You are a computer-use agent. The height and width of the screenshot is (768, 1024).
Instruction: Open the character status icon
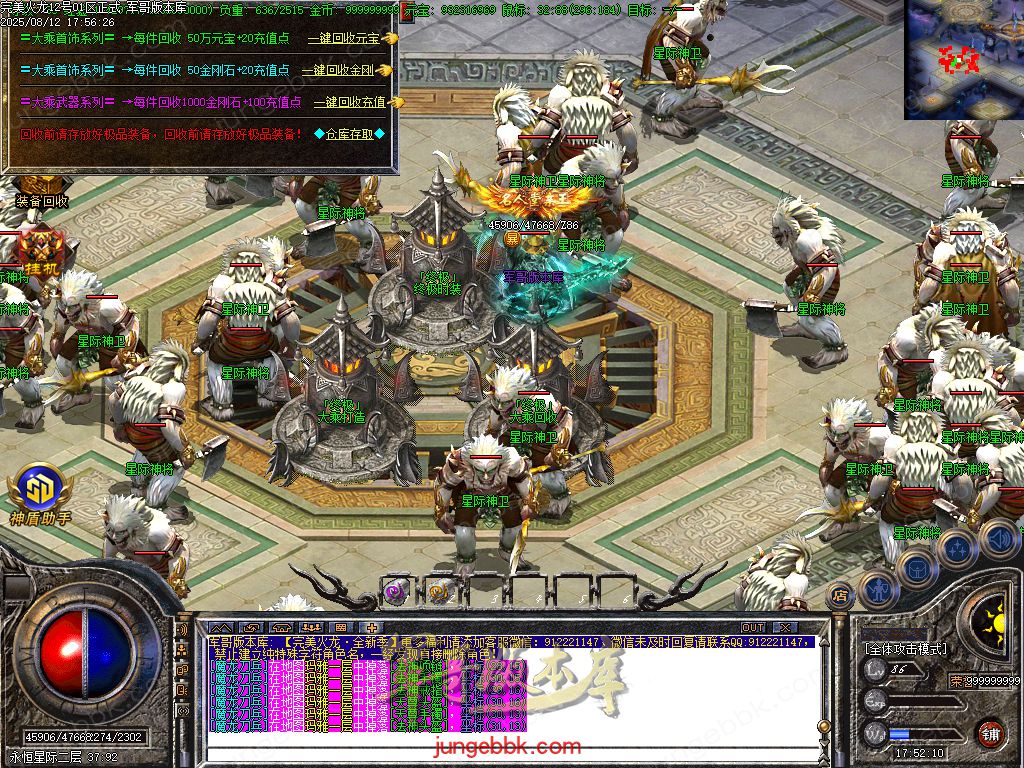click(879, 590)
